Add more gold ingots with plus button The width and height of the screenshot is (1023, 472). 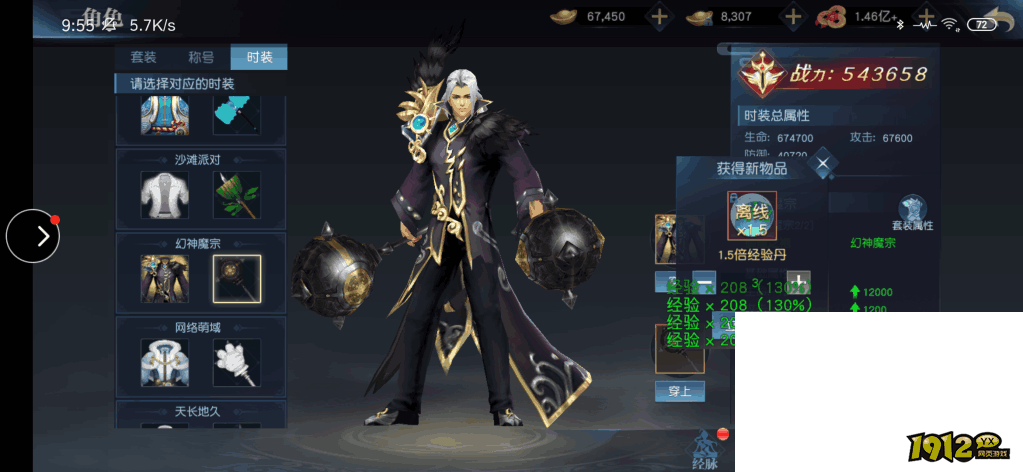[x=659, y=16]
